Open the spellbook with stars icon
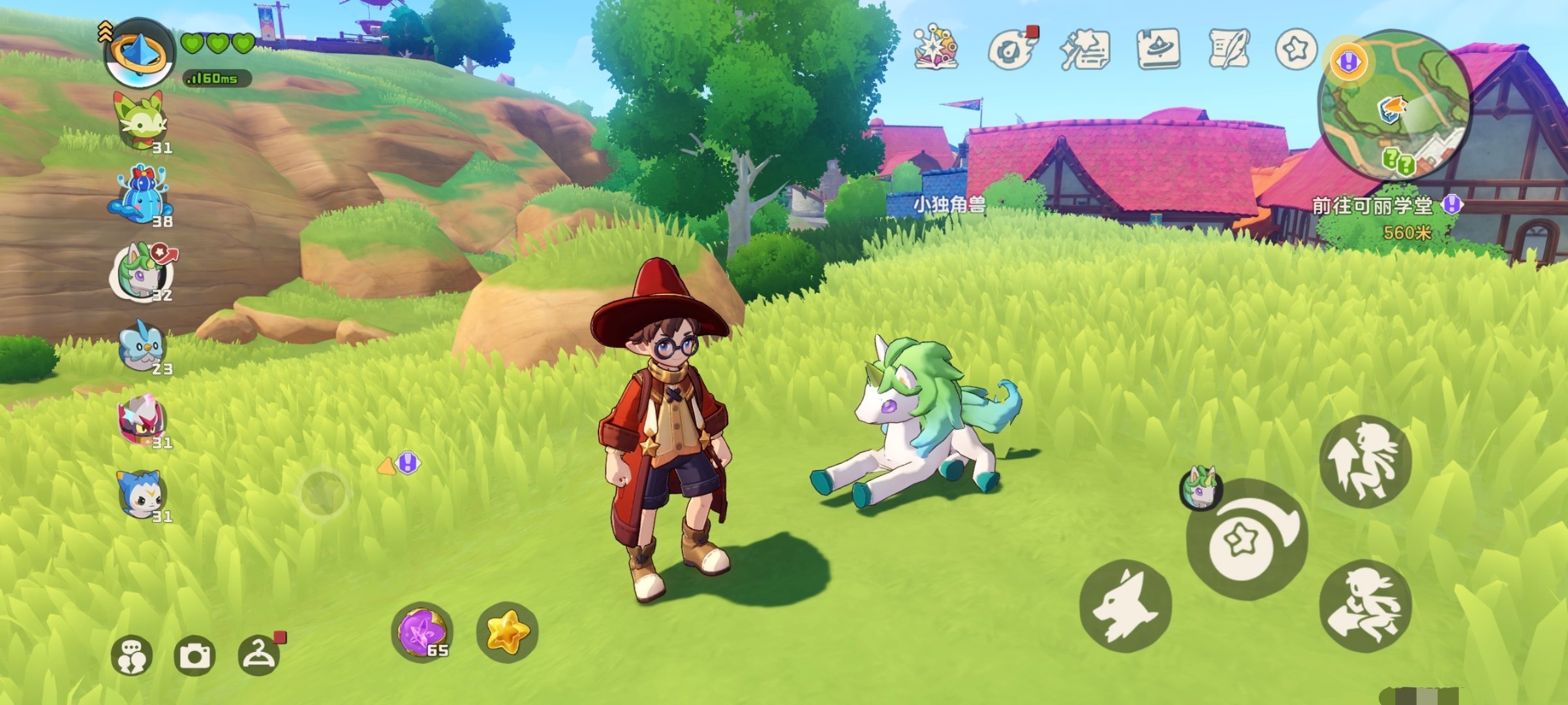 (x=936, y=48)
